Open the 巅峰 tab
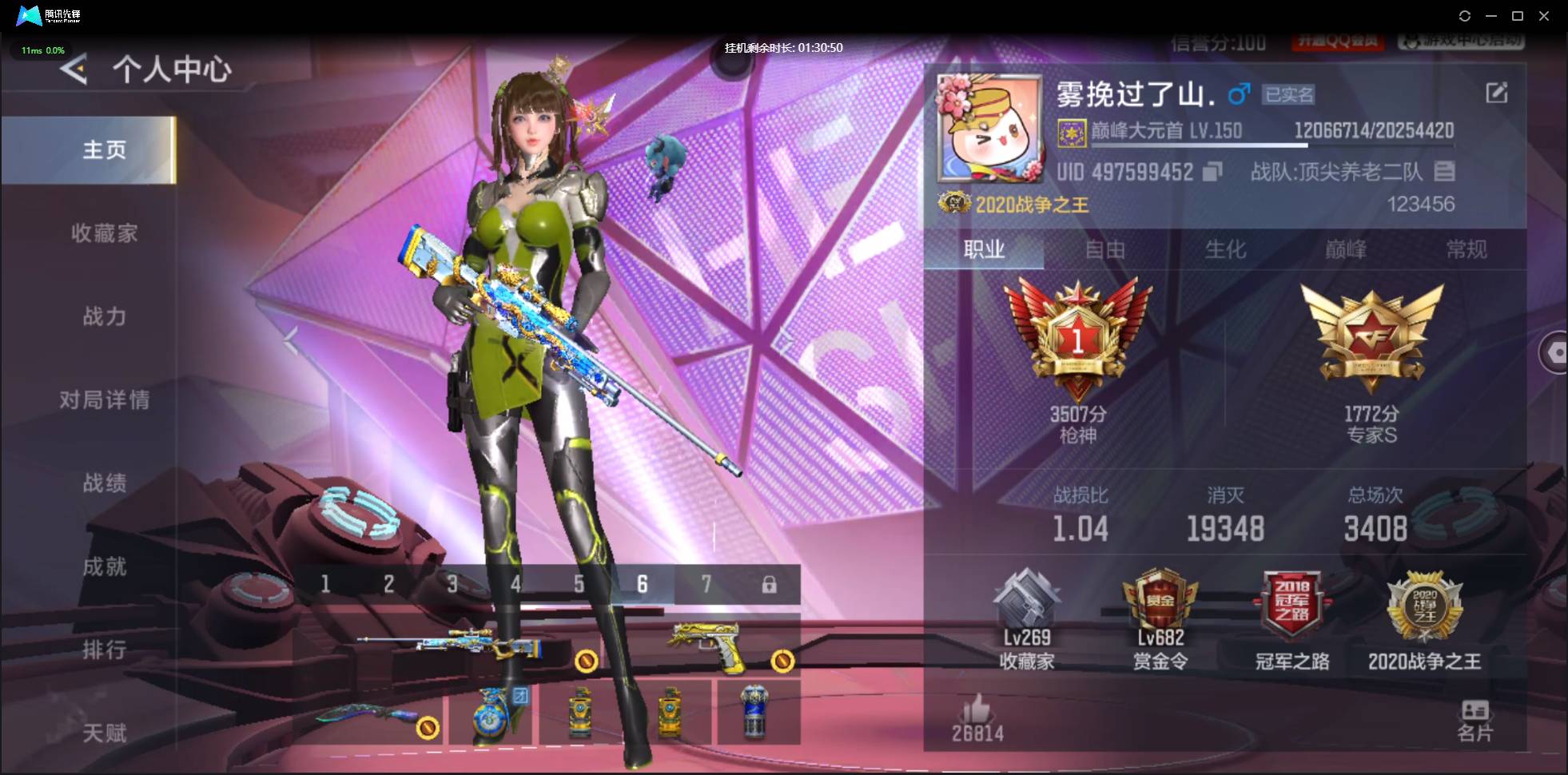Screen dimensions: 1568x775 [x=1345, y=250]
